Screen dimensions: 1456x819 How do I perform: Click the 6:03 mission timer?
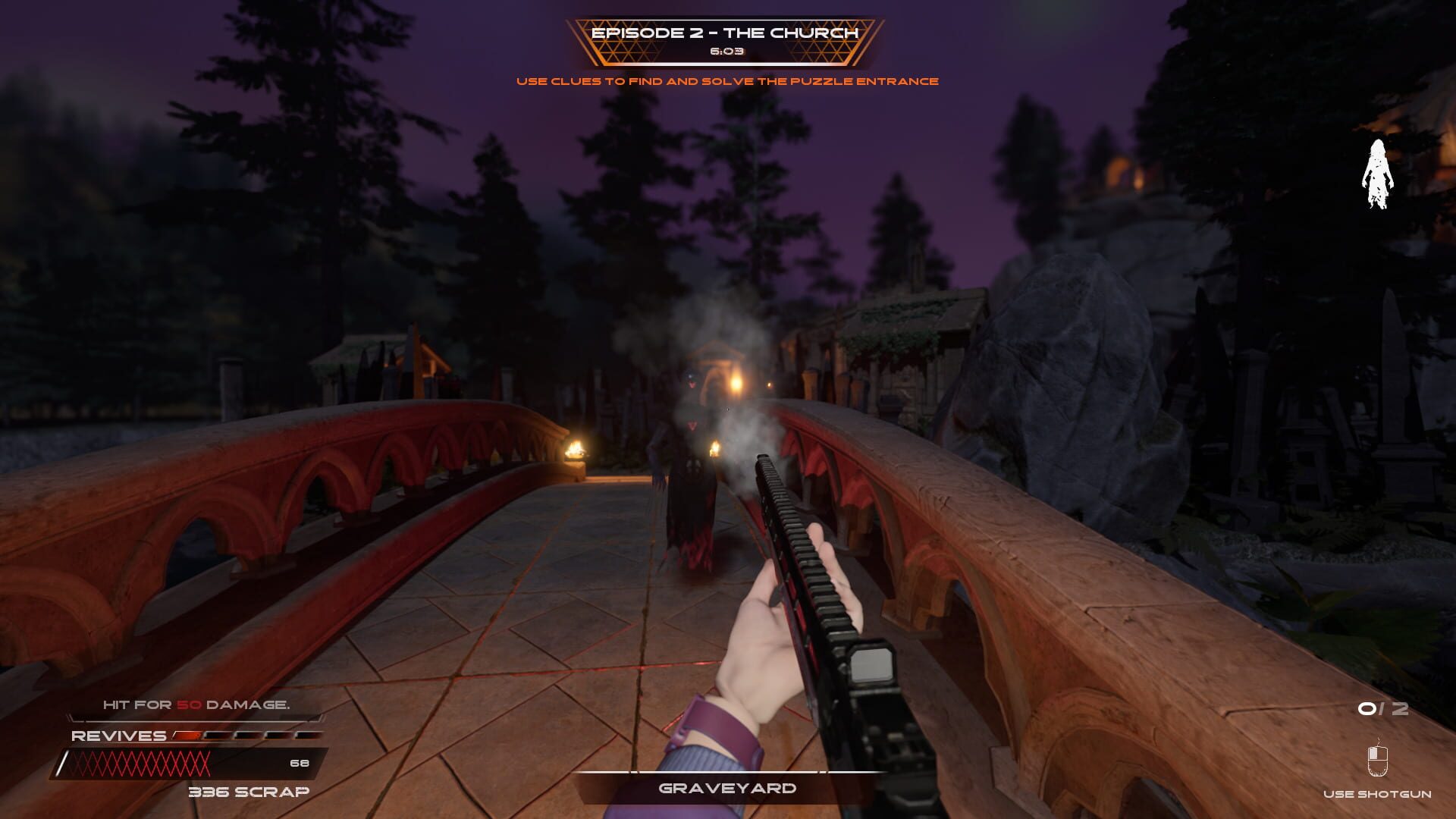[x=726, y=53]
